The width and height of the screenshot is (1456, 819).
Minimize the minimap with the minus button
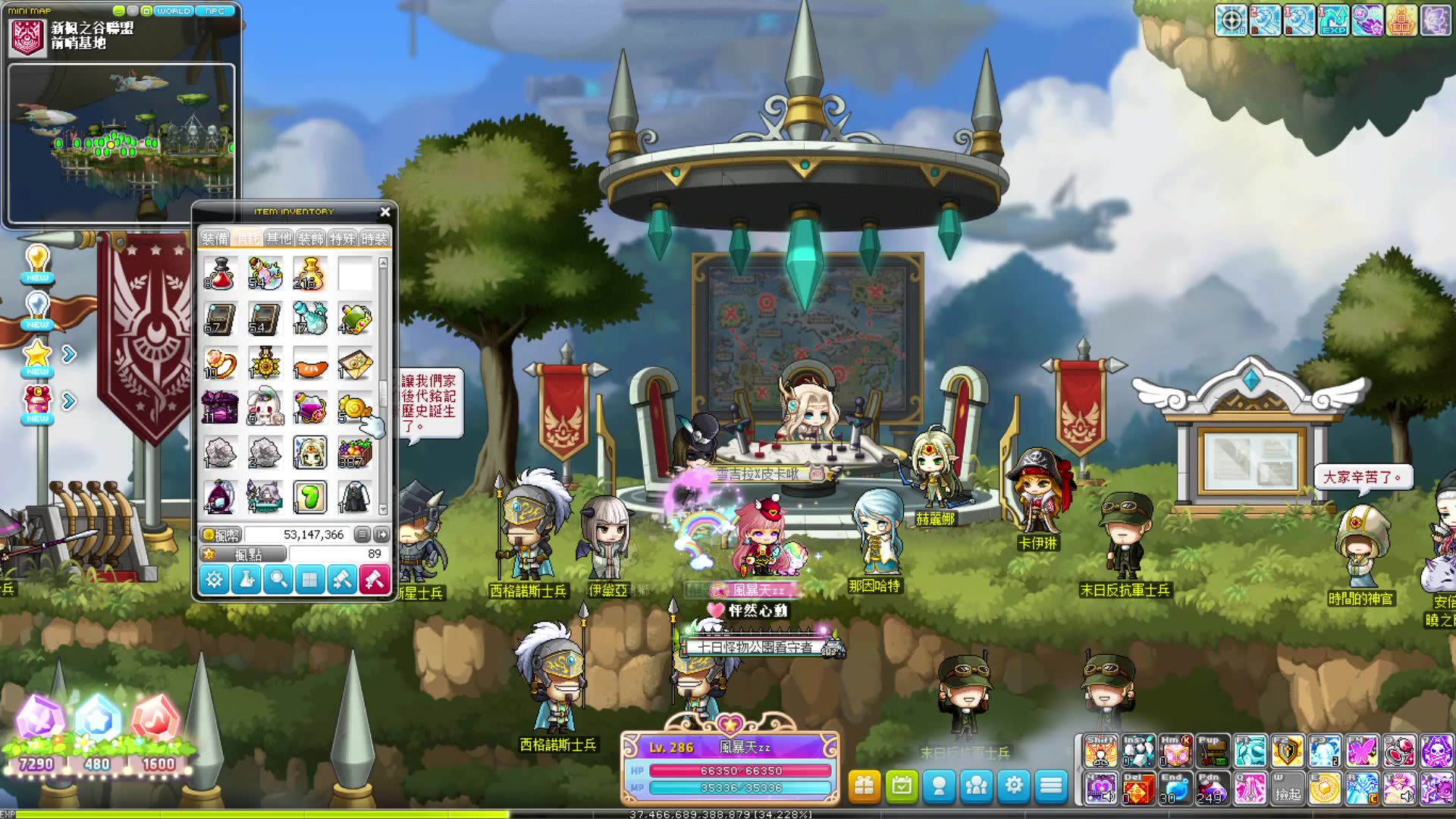point(118,11)
